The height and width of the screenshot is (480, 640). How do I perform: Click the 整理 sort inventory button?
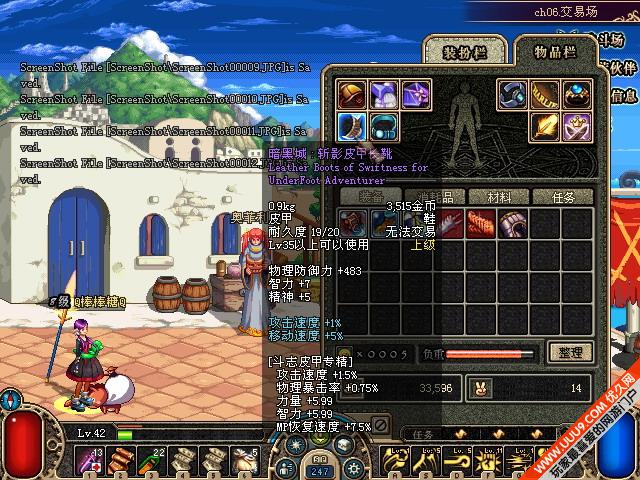(x=571, y=352)
